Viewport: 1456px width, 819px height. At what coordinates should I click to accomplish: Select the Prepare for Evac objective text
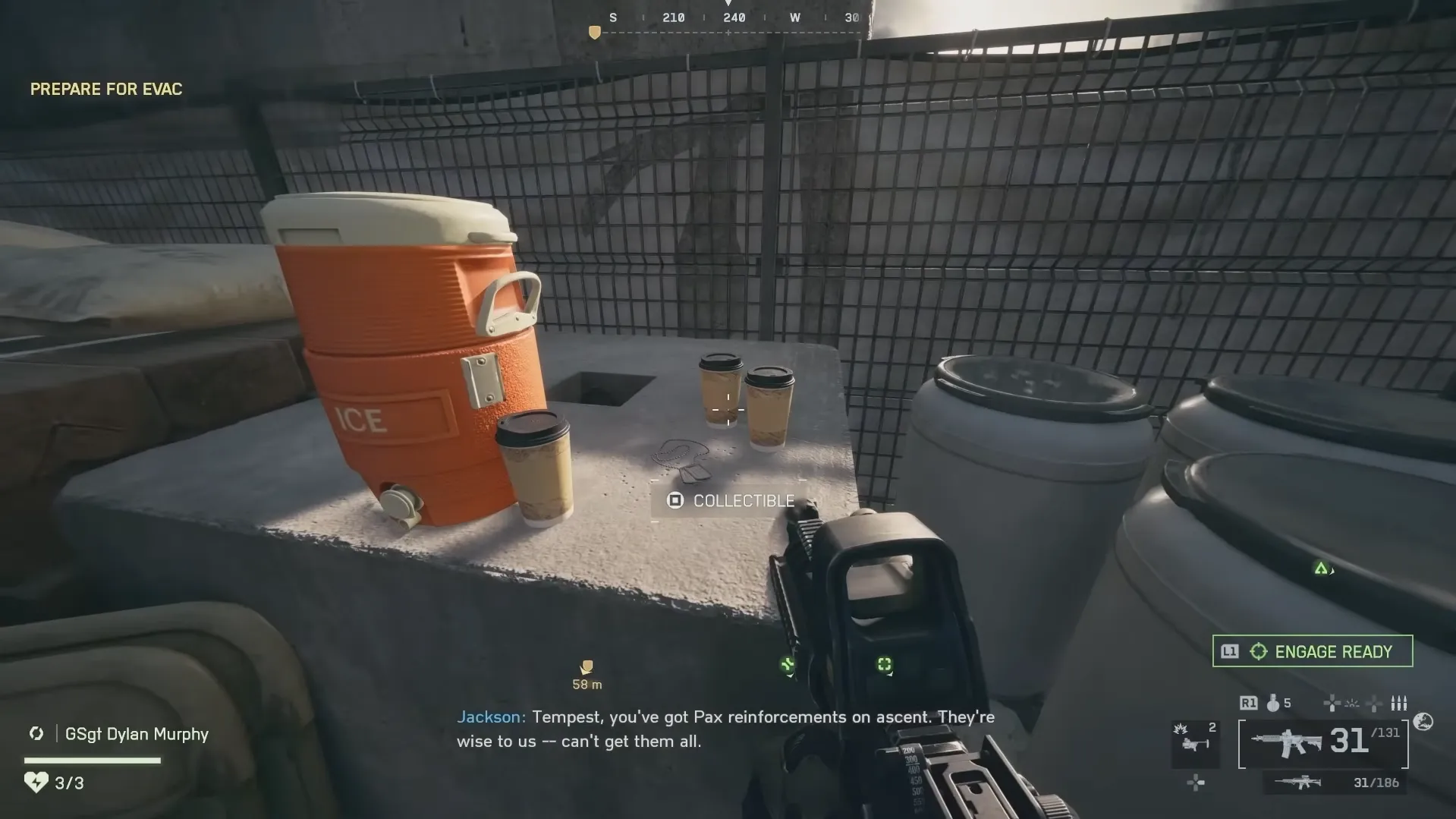106,90
